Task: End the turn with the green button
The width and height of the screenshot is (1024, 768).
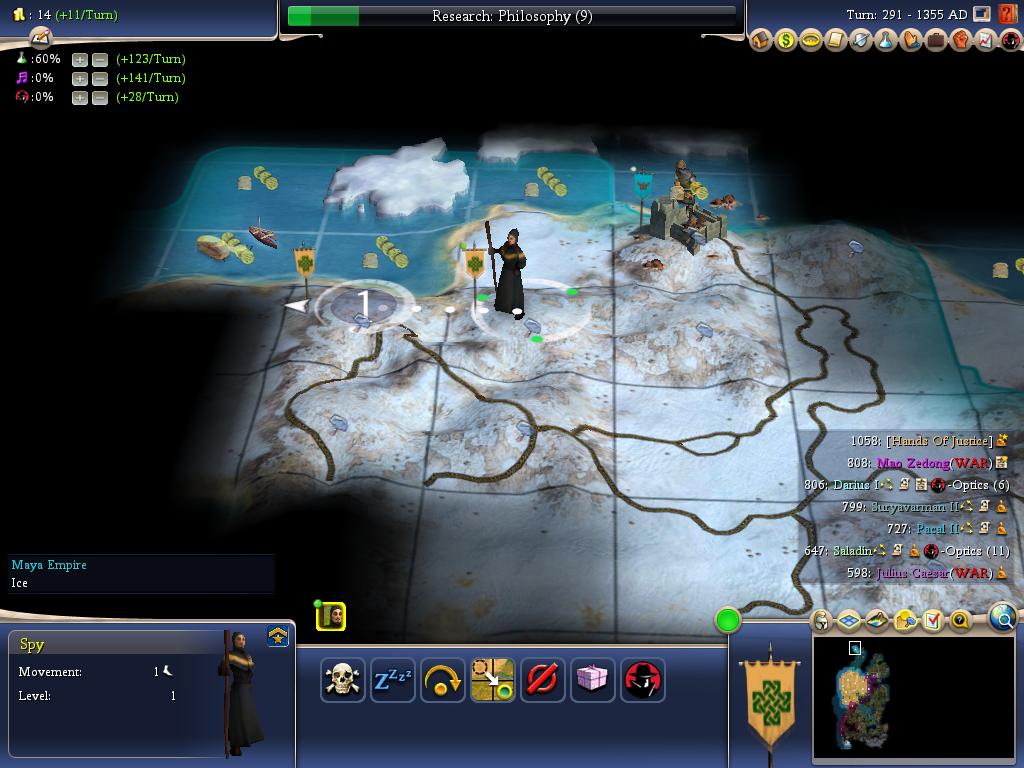Action: pos(728,621)
